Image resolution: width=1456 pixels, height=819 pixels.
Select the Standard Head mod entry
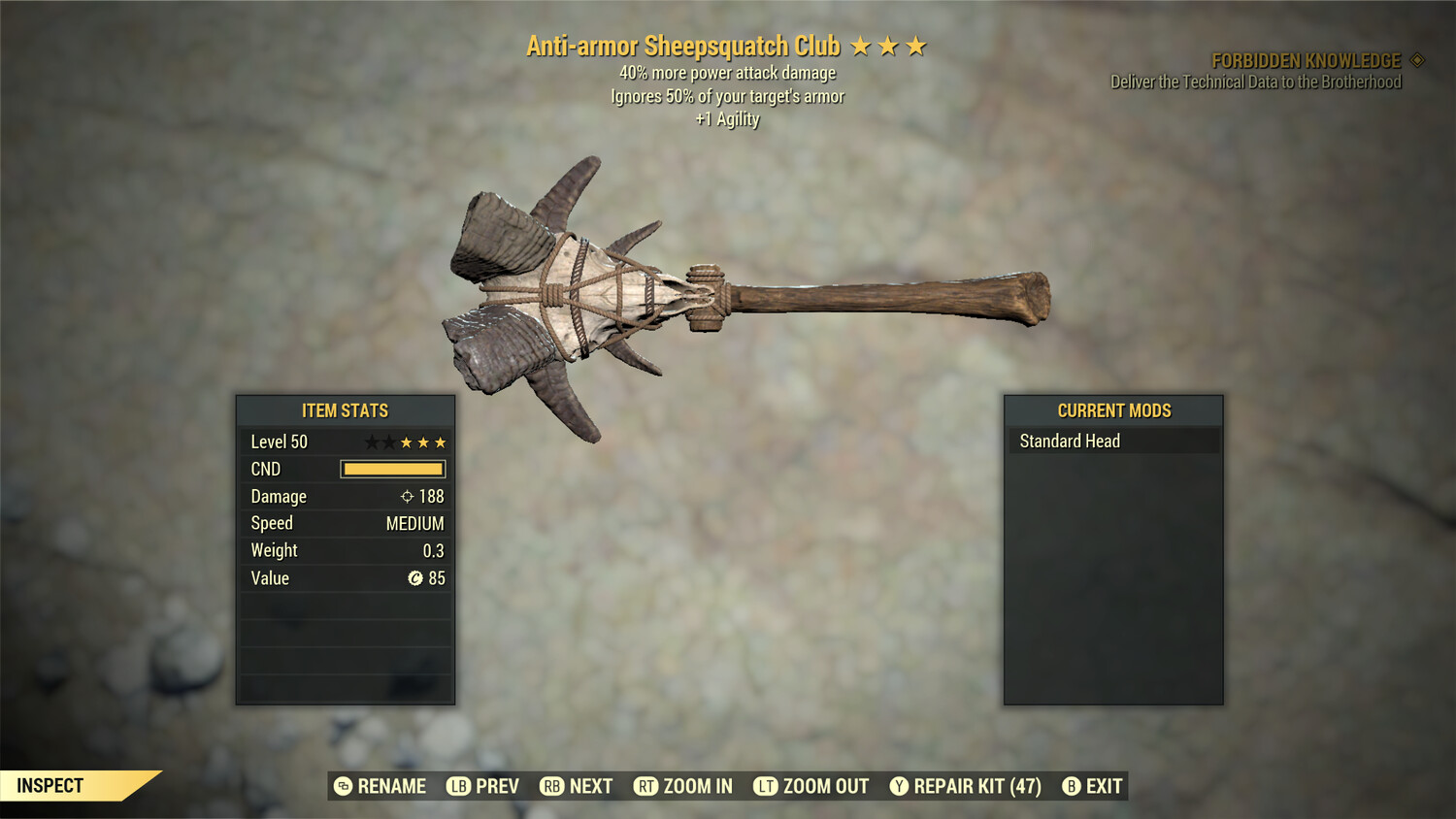pyautogui.click(x=1069, y=441)
